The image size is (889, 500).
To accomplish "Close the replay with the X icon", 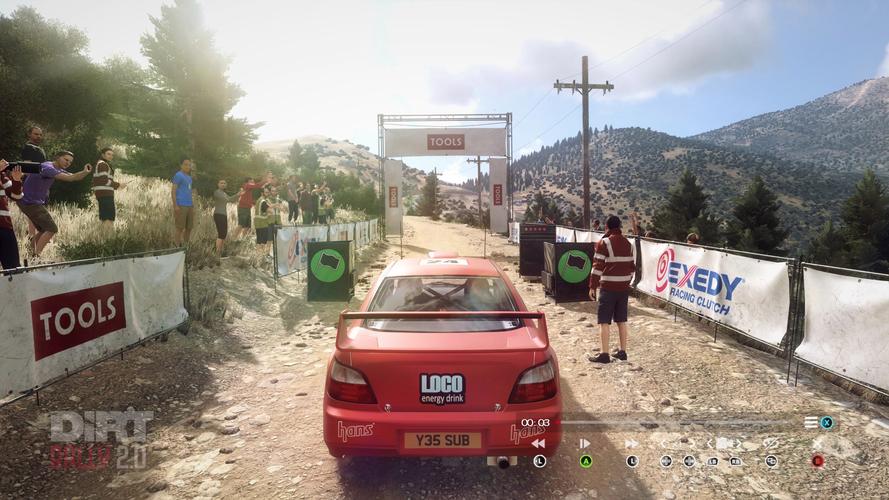I will point(817,443).
